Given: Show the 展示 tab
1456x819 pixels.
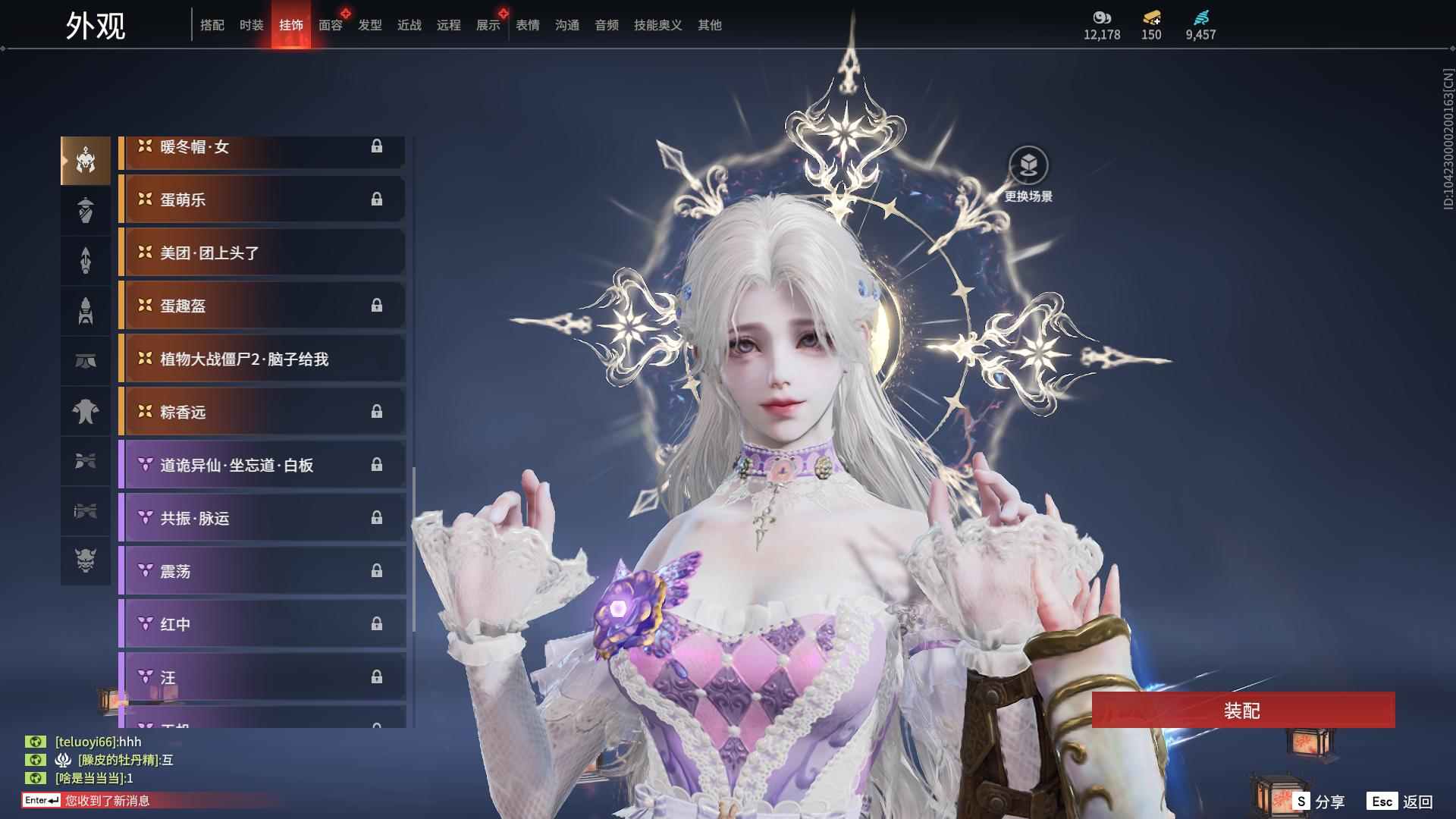Looking at the screenshot, I should click(x=488, y=25).
